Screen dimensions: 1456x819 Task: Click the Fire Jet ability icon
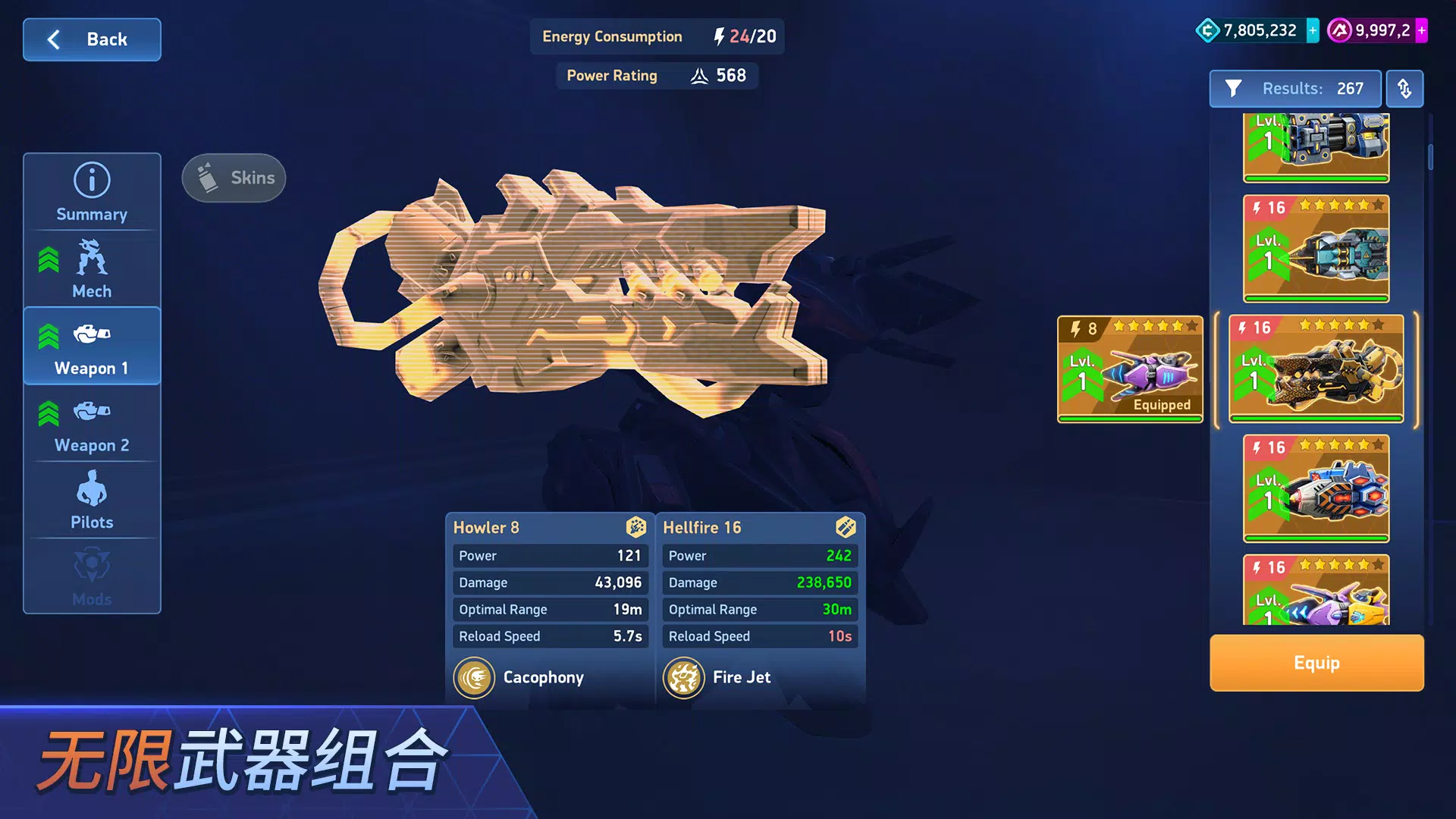point(684,677)
